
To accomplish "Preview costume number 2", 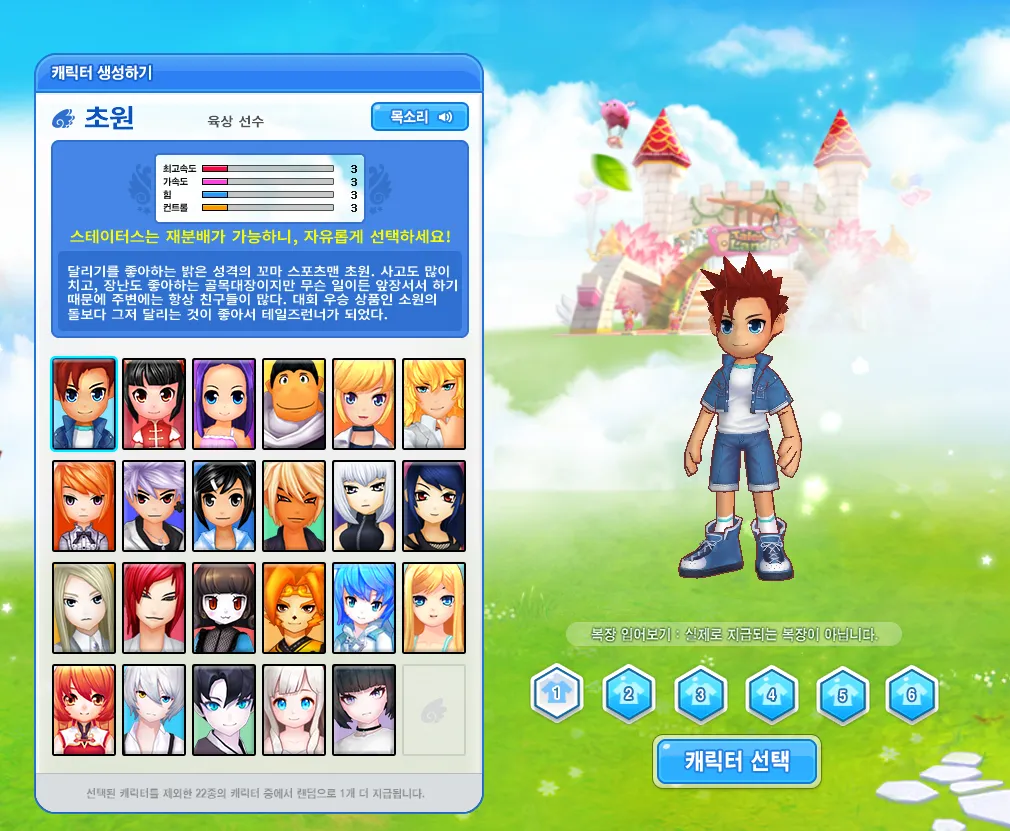I will point(628,693).
